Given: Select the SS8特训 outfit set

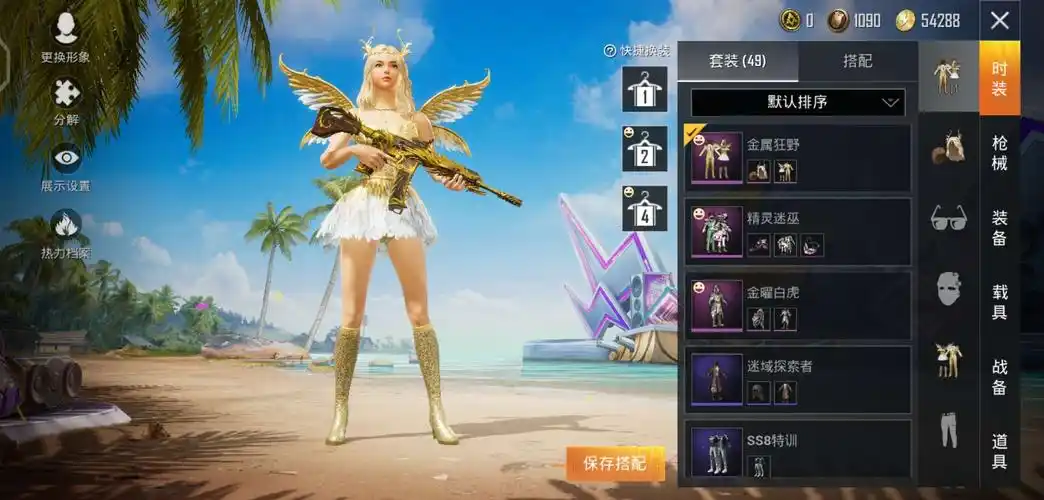Looking at the screenshot, I should (797, 452).
